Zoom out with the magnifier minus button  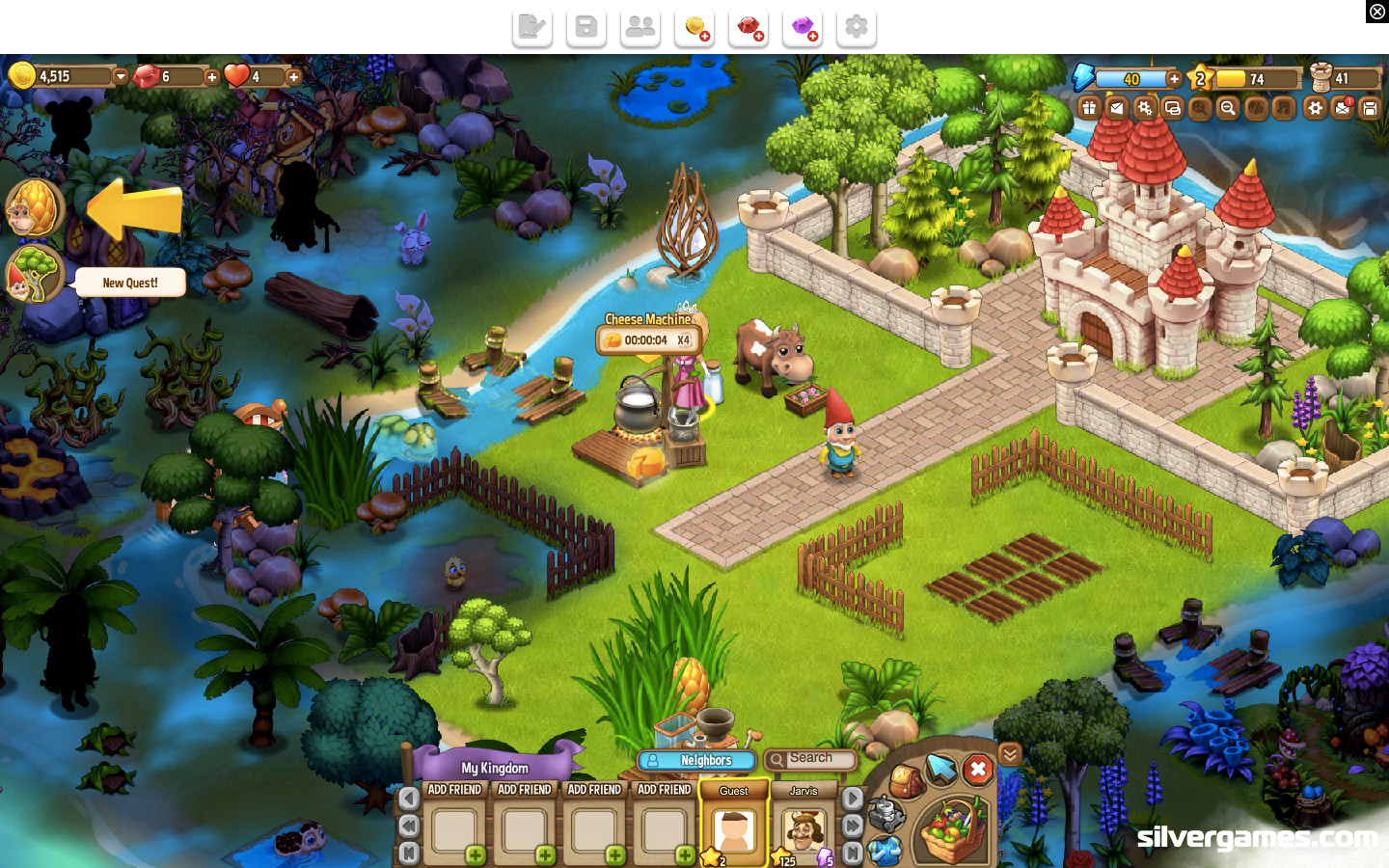click(x=1227, y=108)
